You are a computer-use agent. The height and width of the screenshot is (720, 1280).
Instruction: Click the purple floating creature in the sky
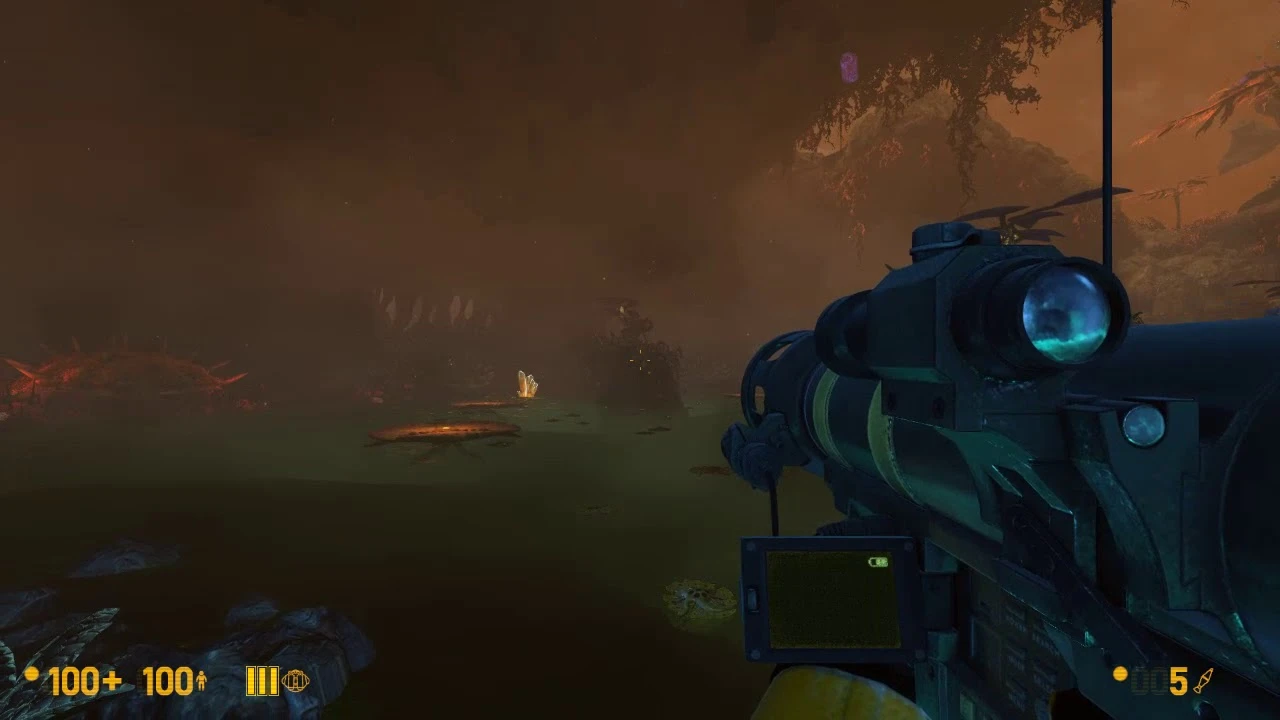[847, 65]
